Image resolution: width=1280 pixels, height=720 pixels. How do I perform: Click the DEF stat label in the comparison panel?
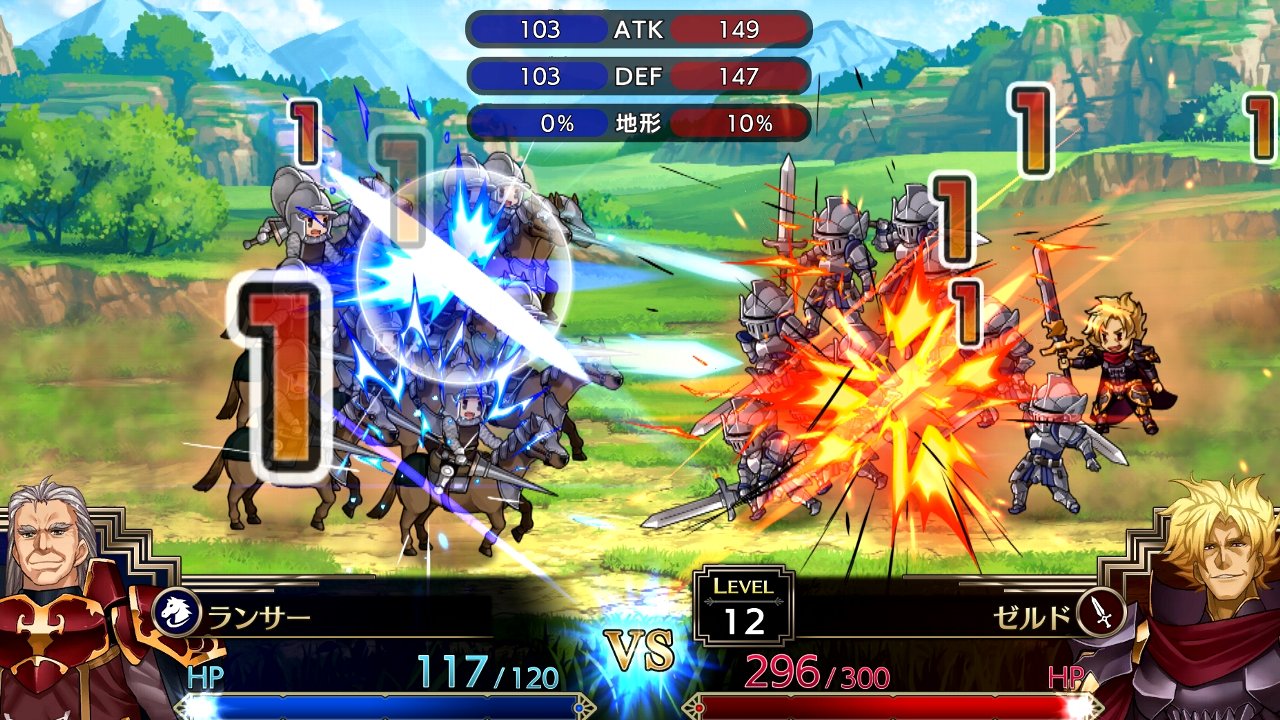(640, 77)
